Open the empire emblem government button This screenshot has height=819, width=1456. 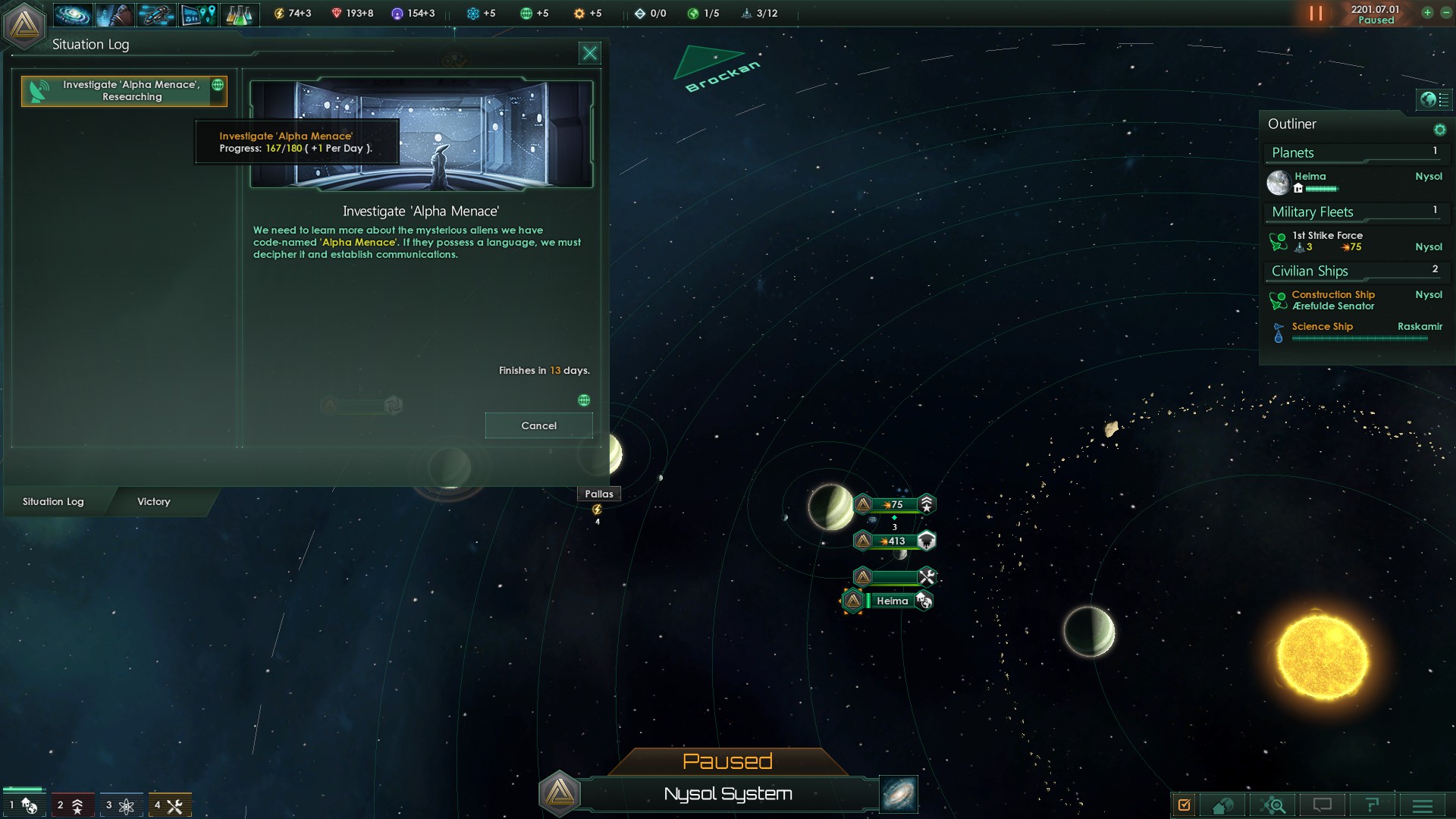pos(24,24)
